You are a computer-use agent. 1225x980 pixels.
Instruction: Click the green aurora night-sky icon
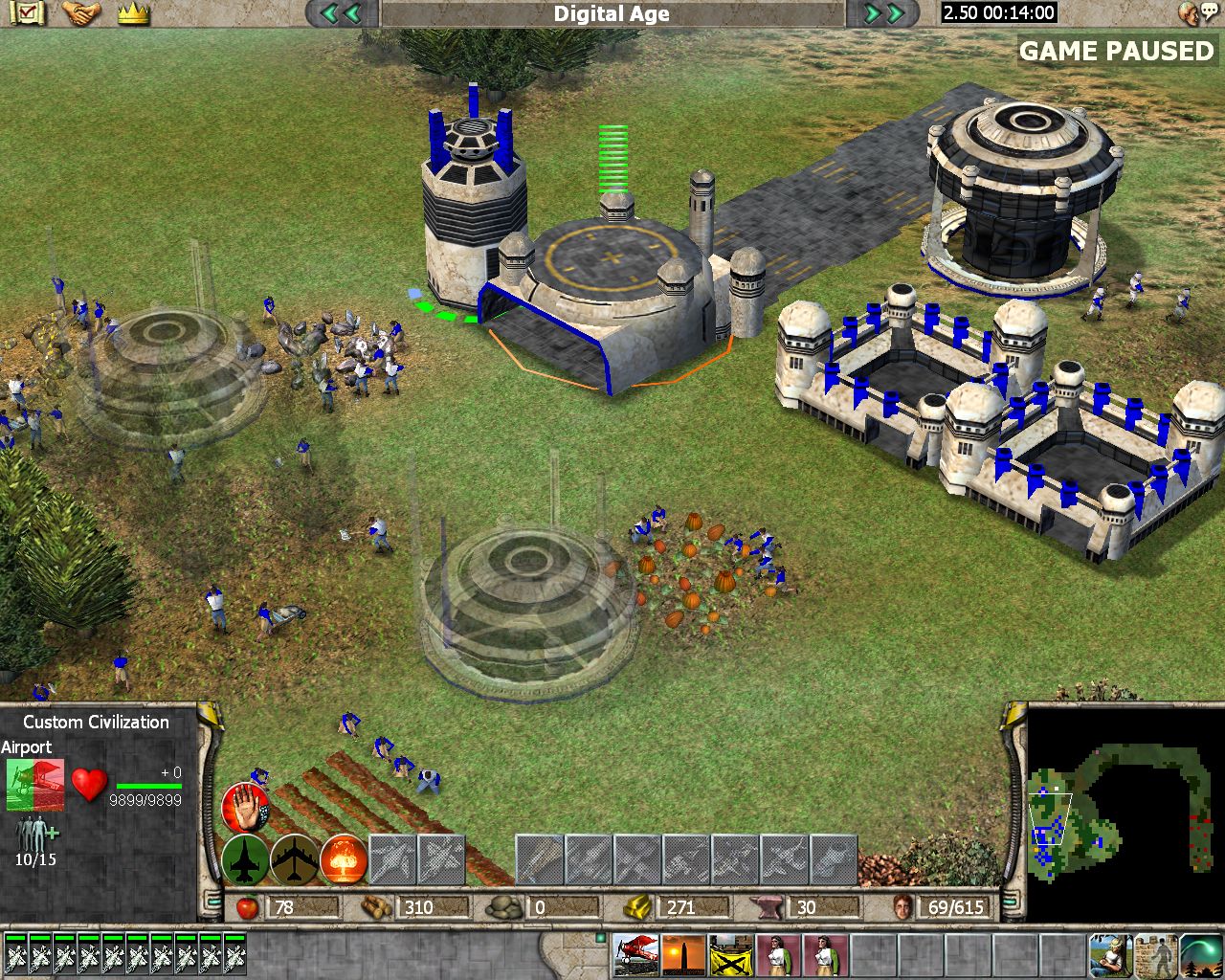(1202, 954)
